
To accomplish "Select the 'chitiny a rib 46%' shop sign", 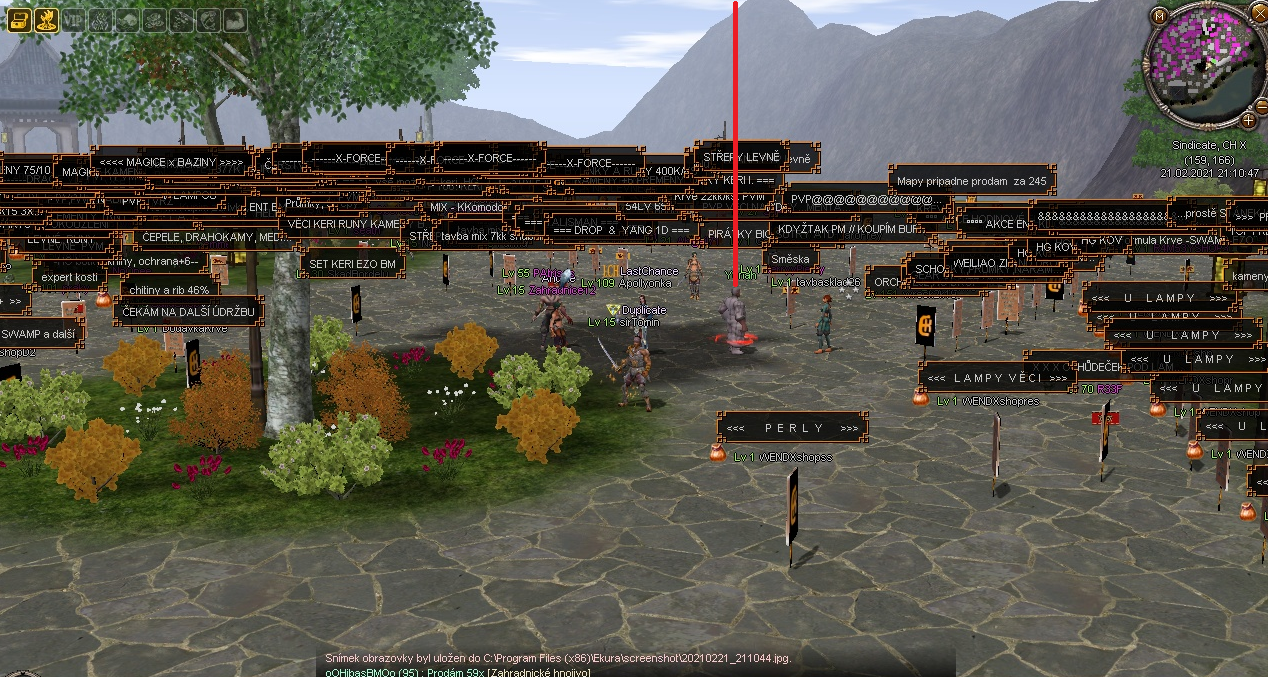I will pyautogui.click(x=172, y=289).
